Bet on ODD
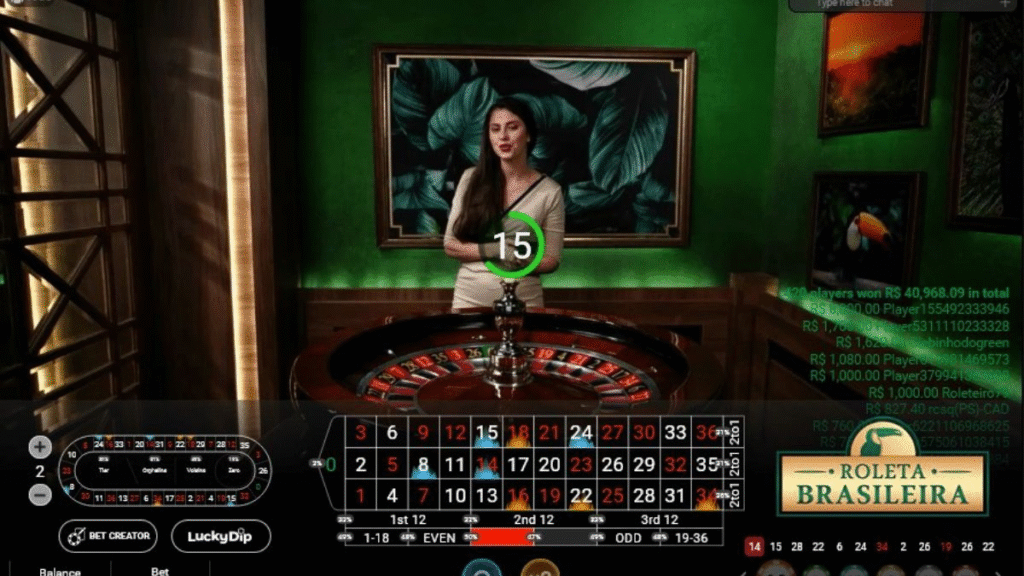The width and height of the screenshot is (1024, 576). [x=627, y=538]
